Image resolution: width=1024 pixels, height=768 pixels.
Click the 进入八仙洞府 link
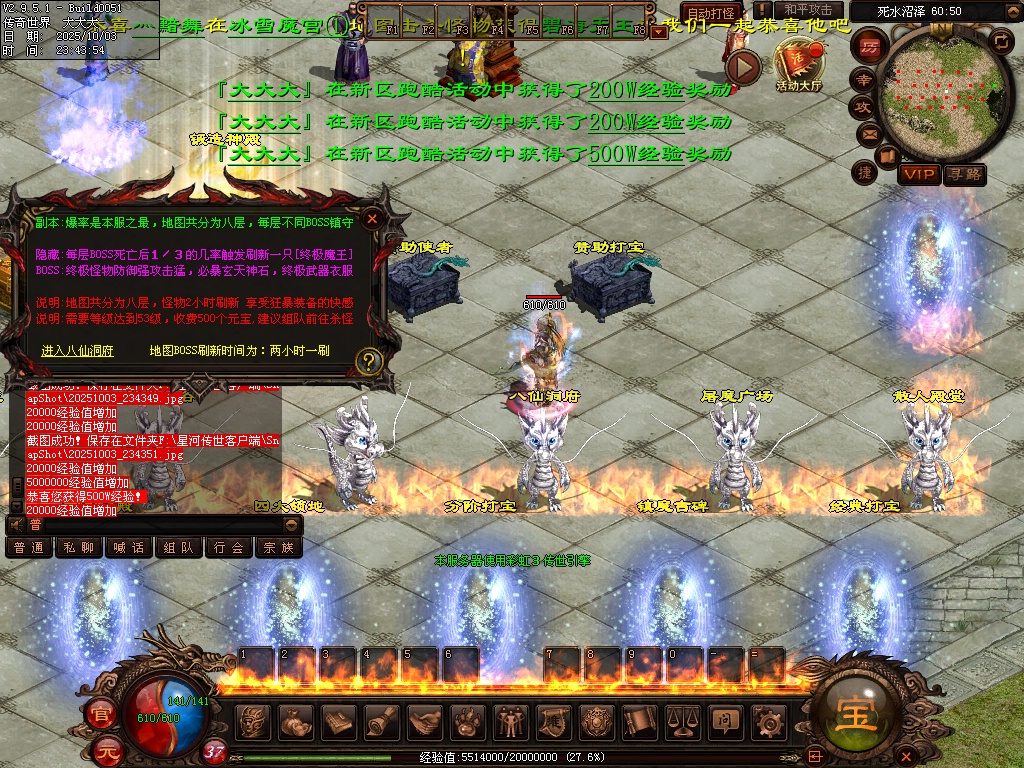(x=78, y=351)
